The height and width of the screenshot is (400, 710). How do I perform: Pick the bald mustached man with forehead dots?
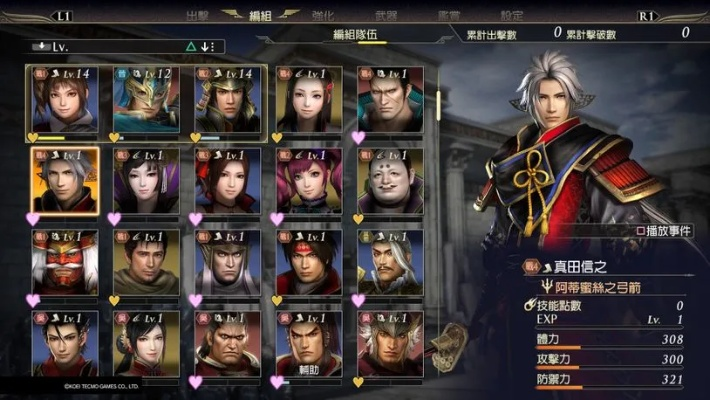390,181
